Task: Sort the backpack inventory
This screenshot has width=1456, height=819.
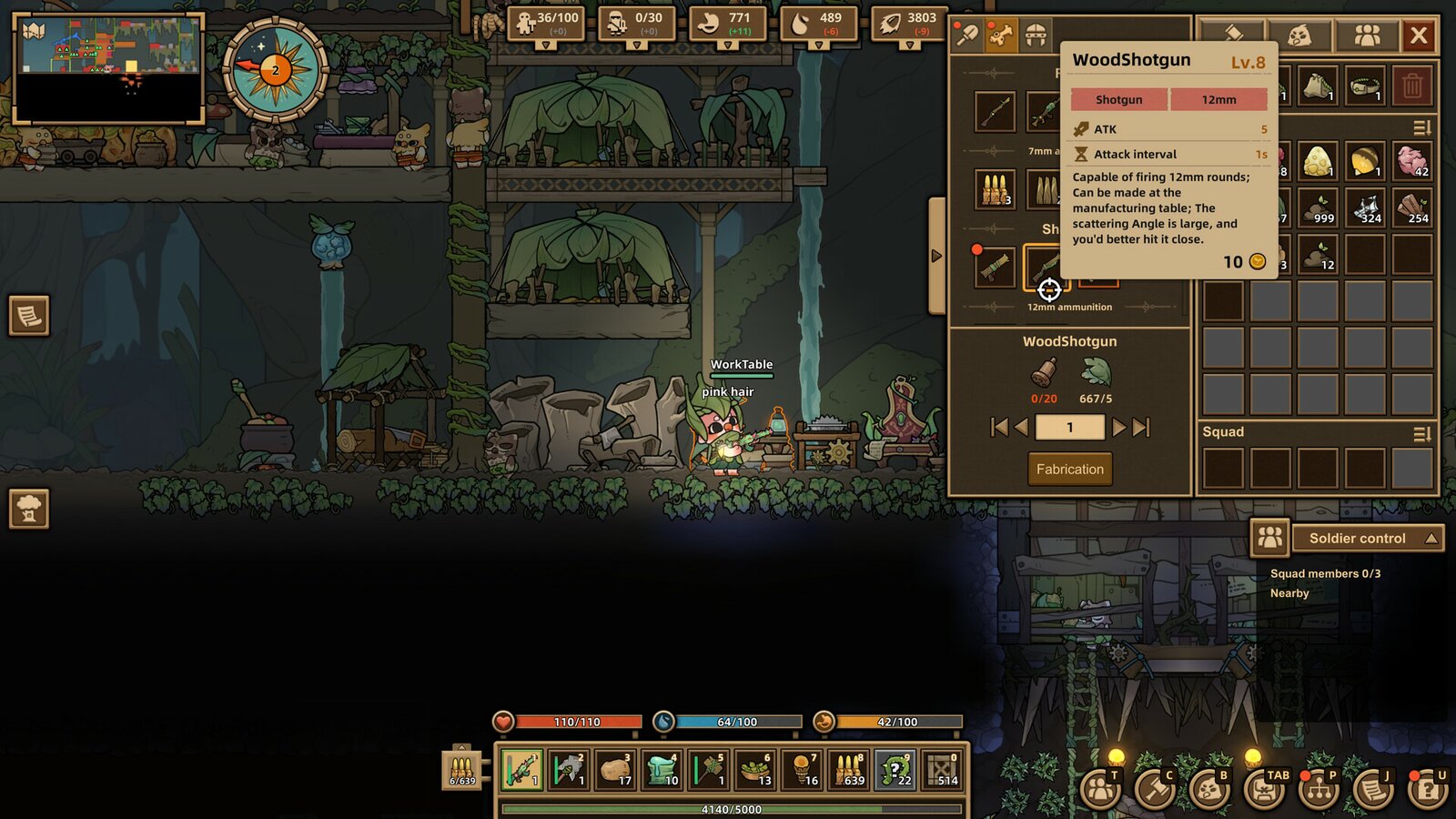Action: click(1421, 128)
